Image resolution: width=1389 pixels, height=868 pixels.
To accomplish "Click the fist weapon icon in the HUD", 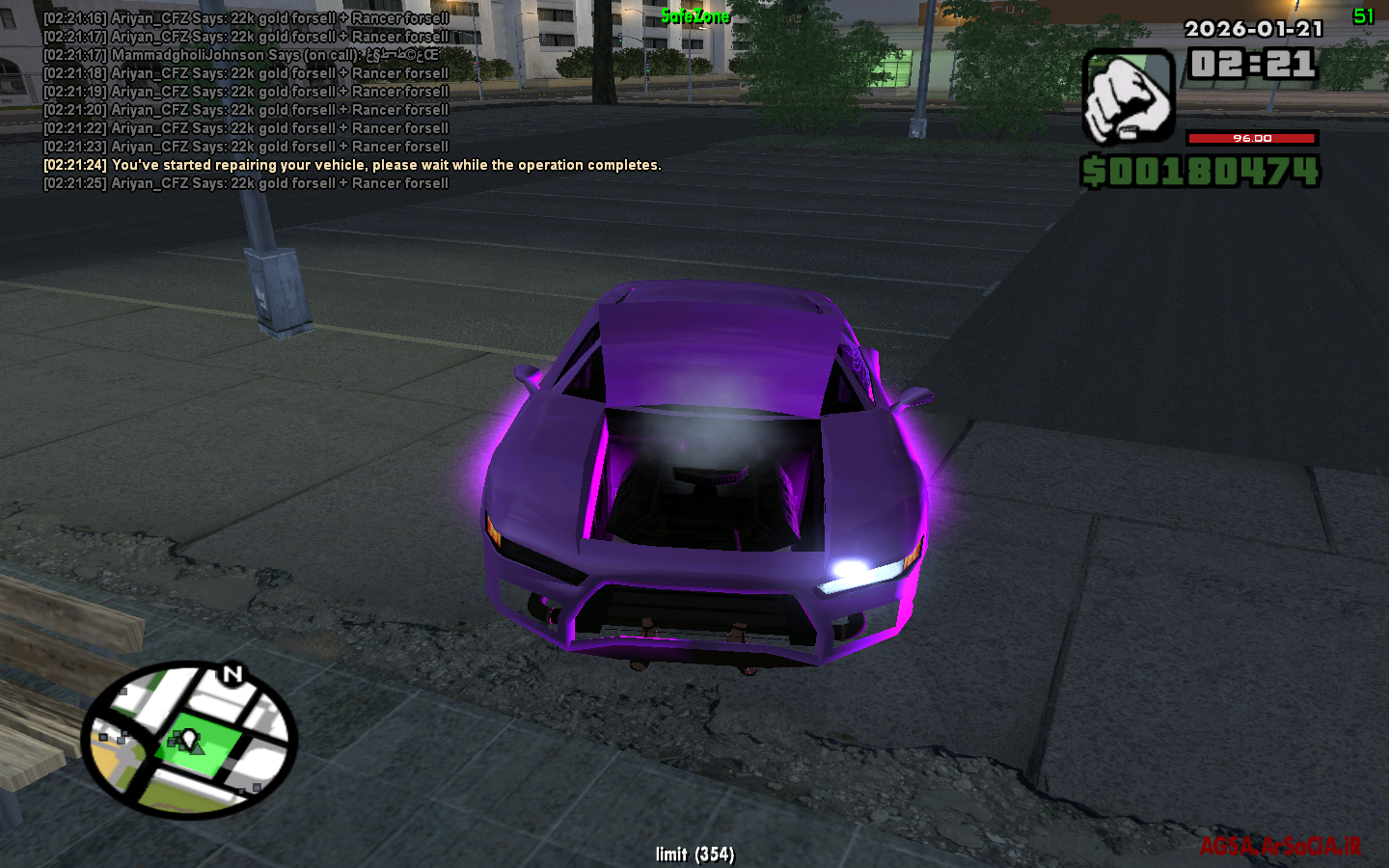I will click(x=1129, y=96).
